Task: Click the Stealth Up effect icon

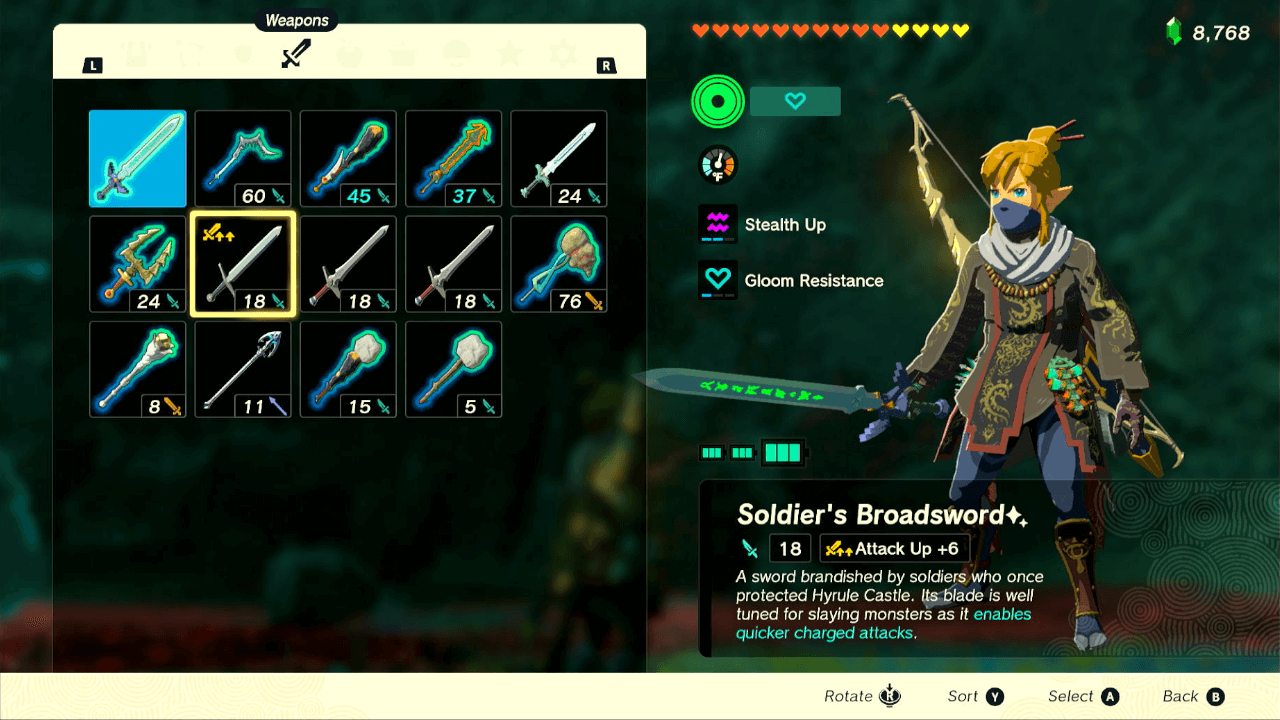Action: pyautogui.click(x=716, y=224)
